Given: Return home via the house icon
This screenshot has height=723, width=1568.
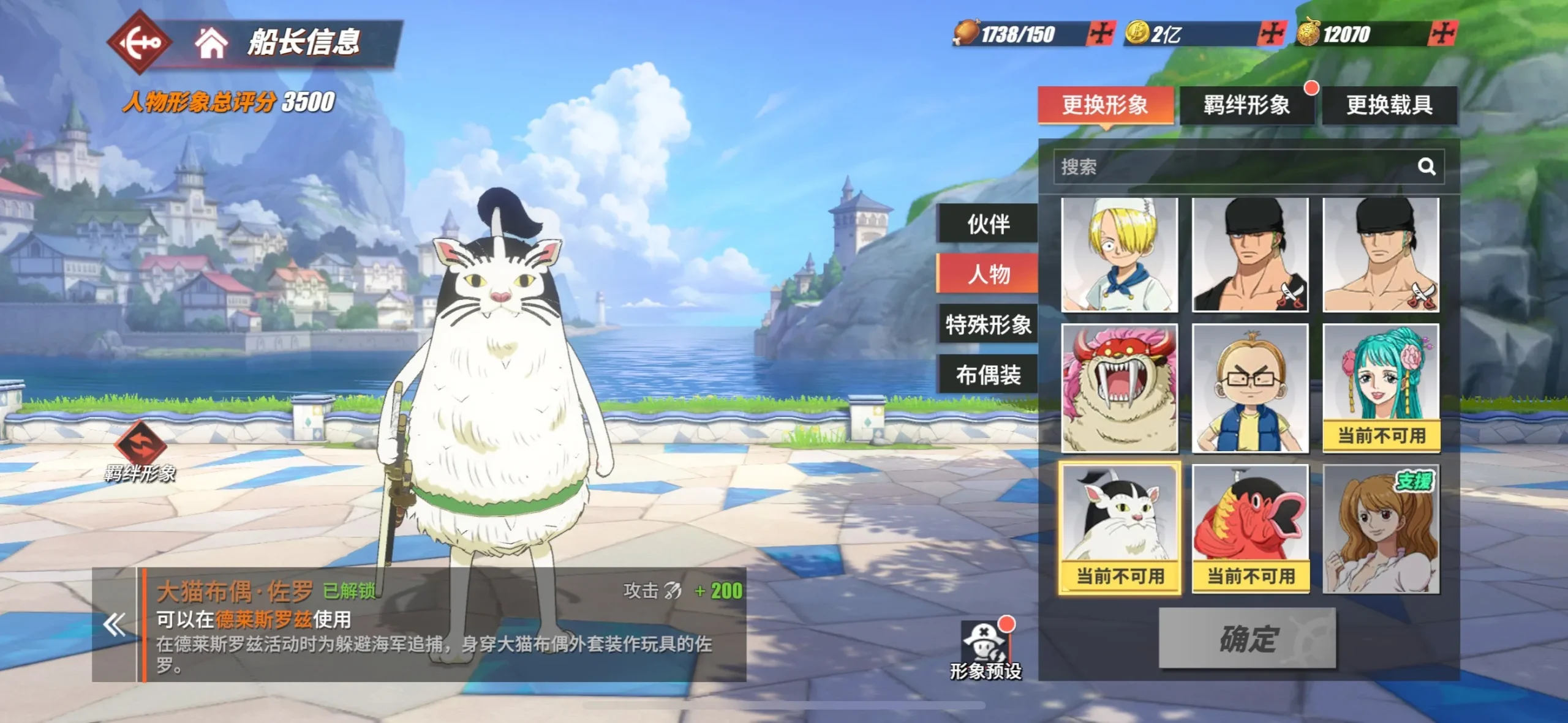Looking at the screenshot, I should (x=211, y=43).
